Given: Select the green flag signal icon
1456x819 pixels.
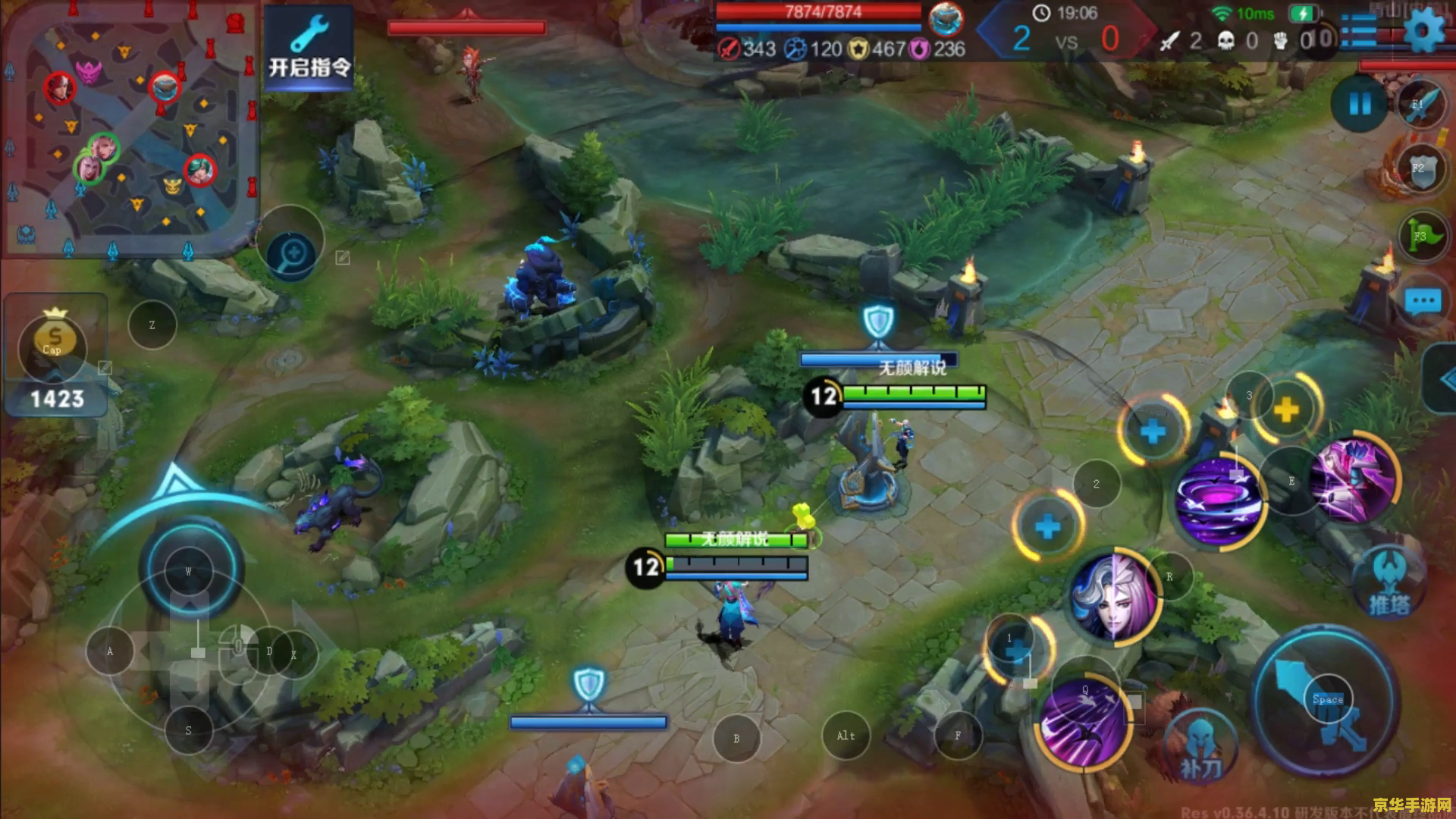Looking at the screenshot, I should tap(1420, 236).
